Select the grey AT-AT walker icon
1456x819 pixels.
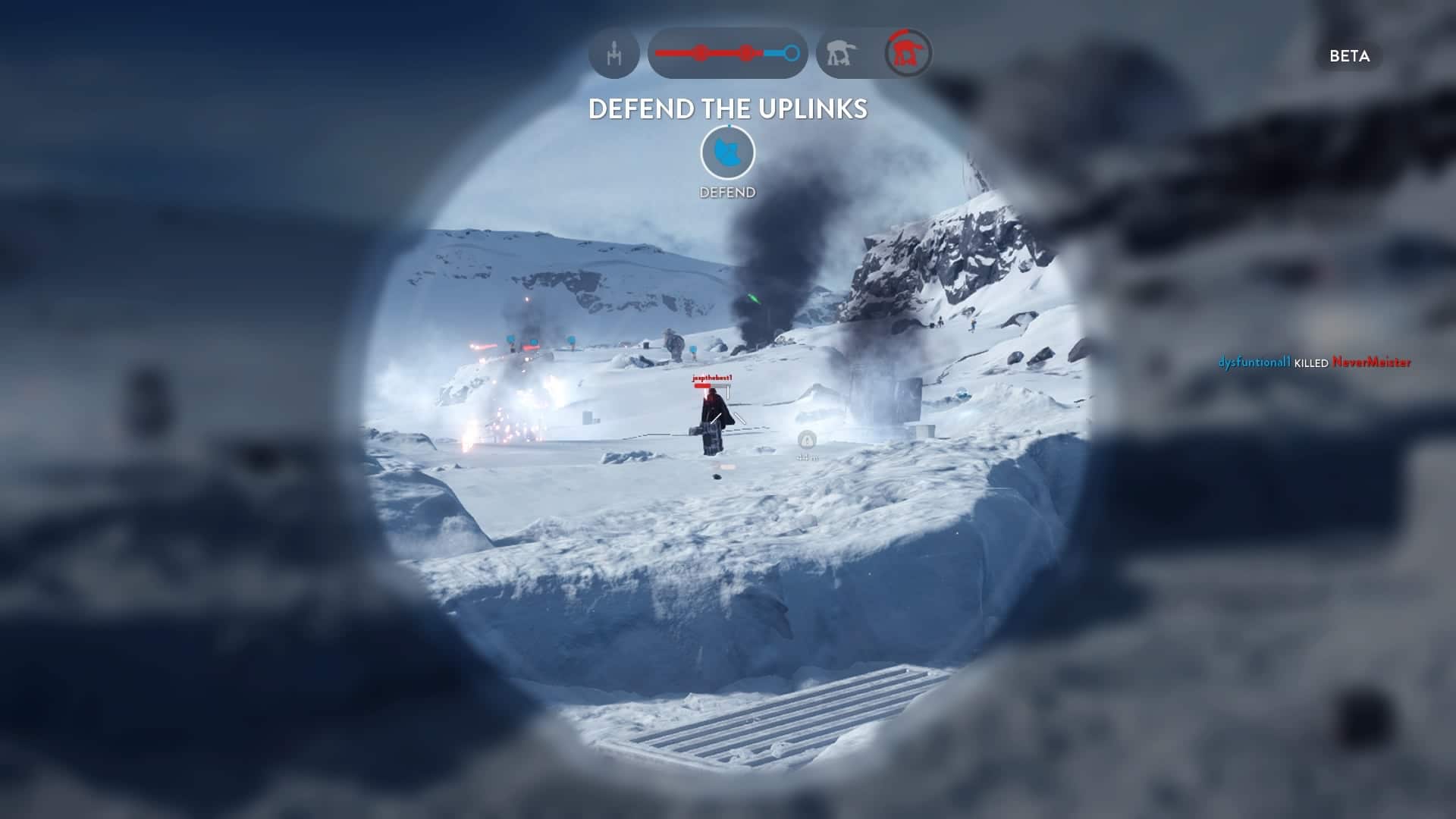click(841, 54)
